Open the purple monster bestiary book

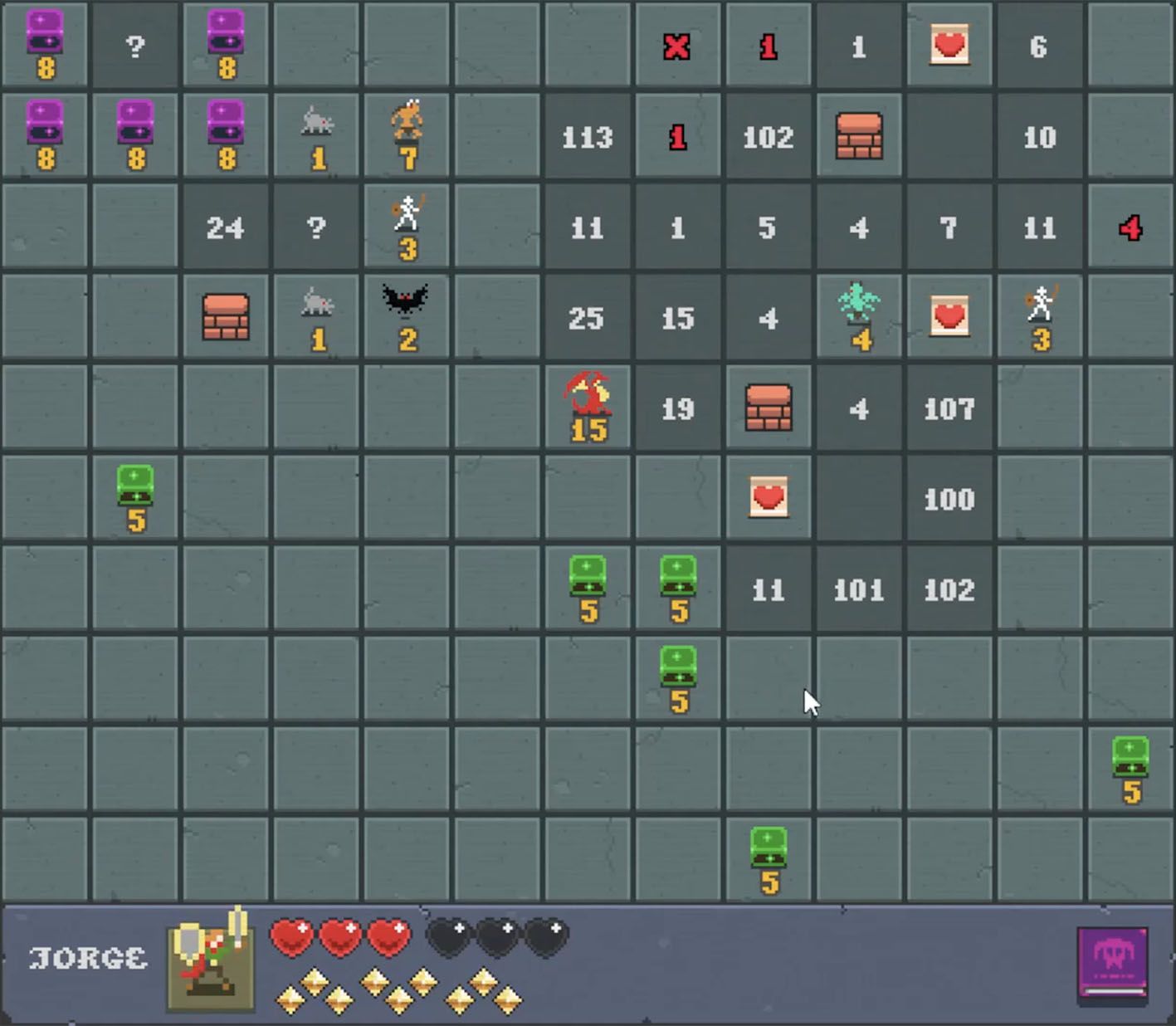pos(1112,963)
